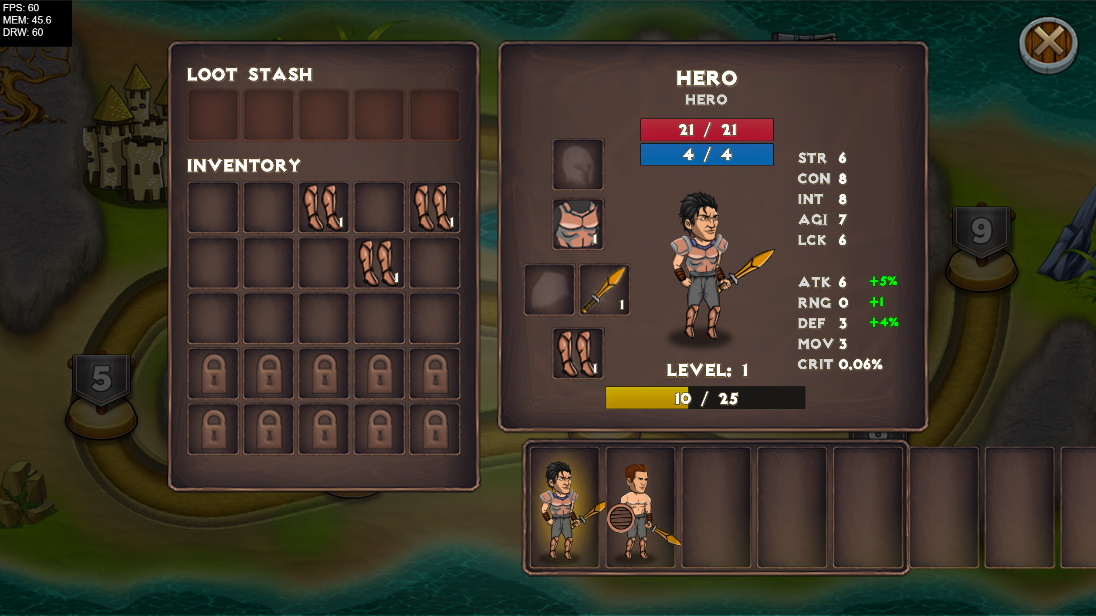The image size is (1096, 616).
Task: Close the hero panel with the X button
Action: [1047, 43]
